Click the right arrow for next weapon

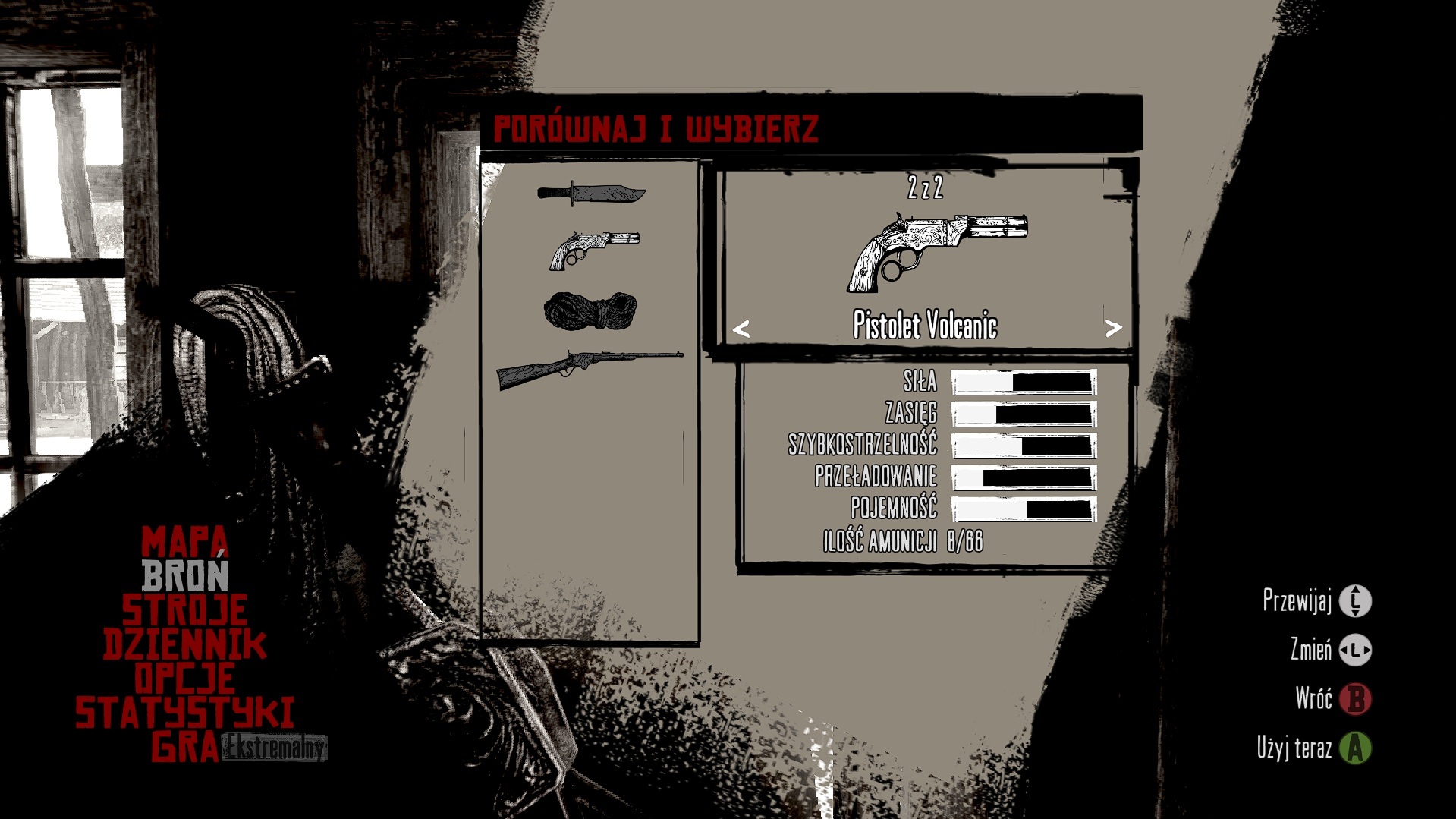(x=1113, y=328)
